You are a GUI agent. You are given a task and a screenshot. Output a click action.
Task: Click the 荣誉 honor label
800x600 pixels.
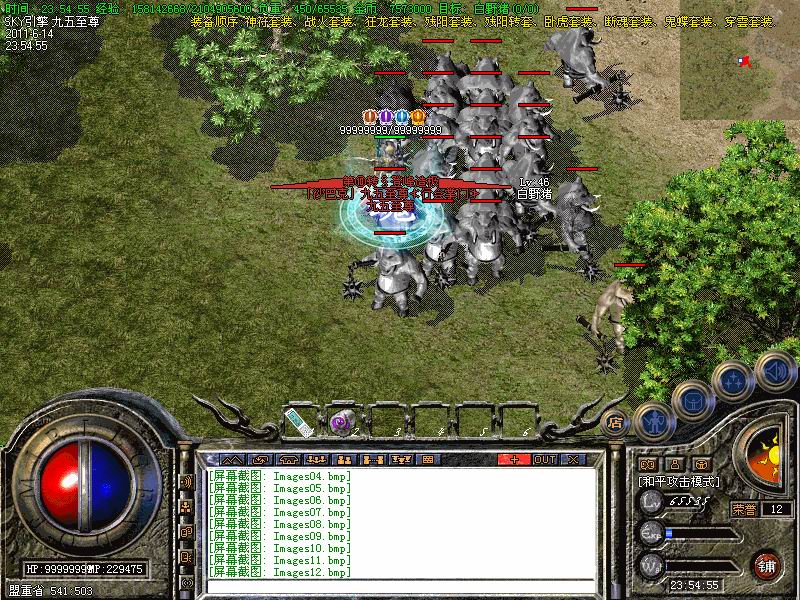[744, 509]
